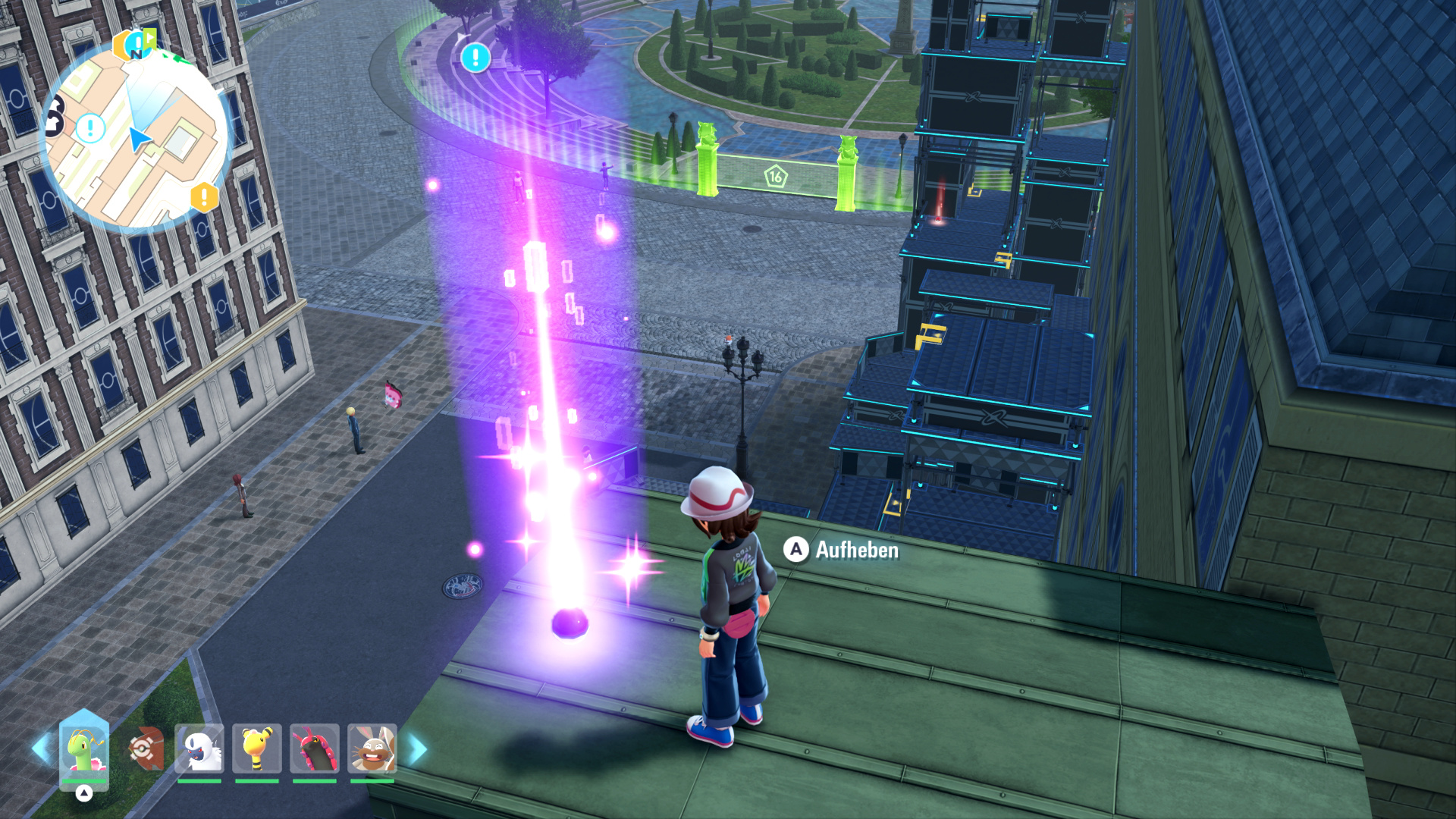This screenshot has width=1456, height=819.
Task: Choose the Scolipede party slot
Action: point(314,749)
